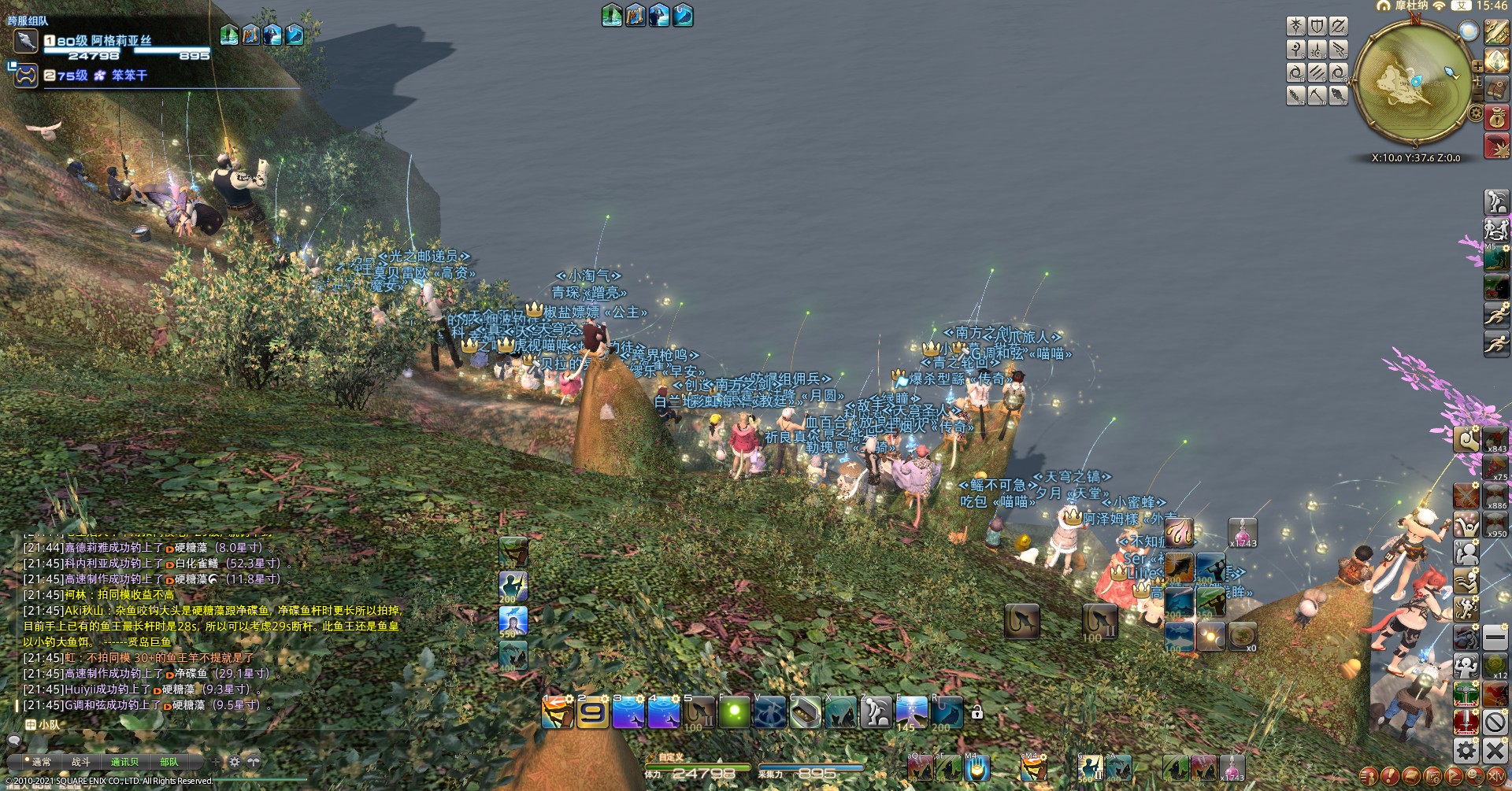Viewport: 1512px width, 791px height.
Task: Open the red exclamation duty menu
Action: [1391, 775]
